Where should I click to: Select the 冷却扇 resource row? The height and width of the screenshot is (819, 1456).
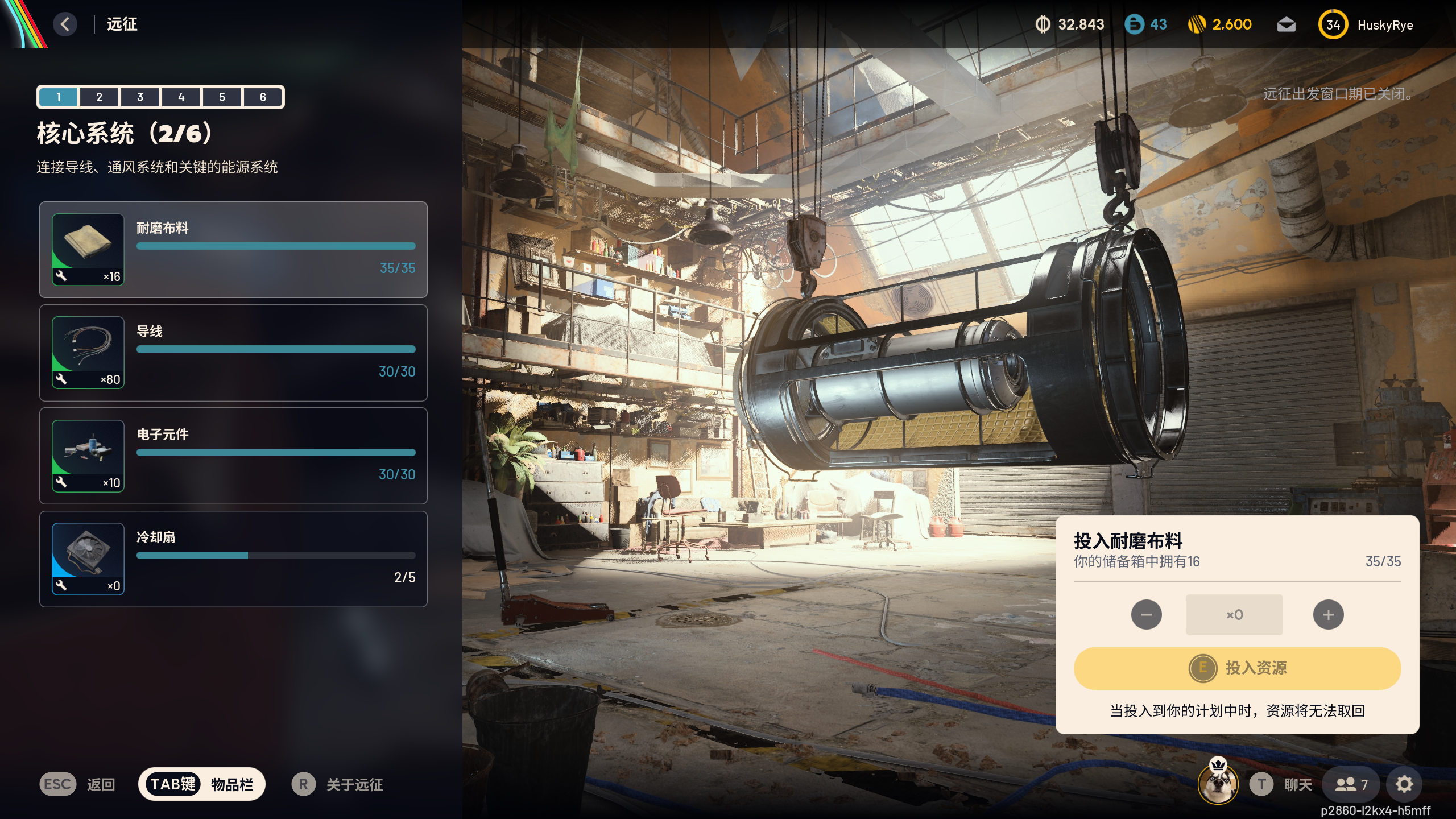233,559
